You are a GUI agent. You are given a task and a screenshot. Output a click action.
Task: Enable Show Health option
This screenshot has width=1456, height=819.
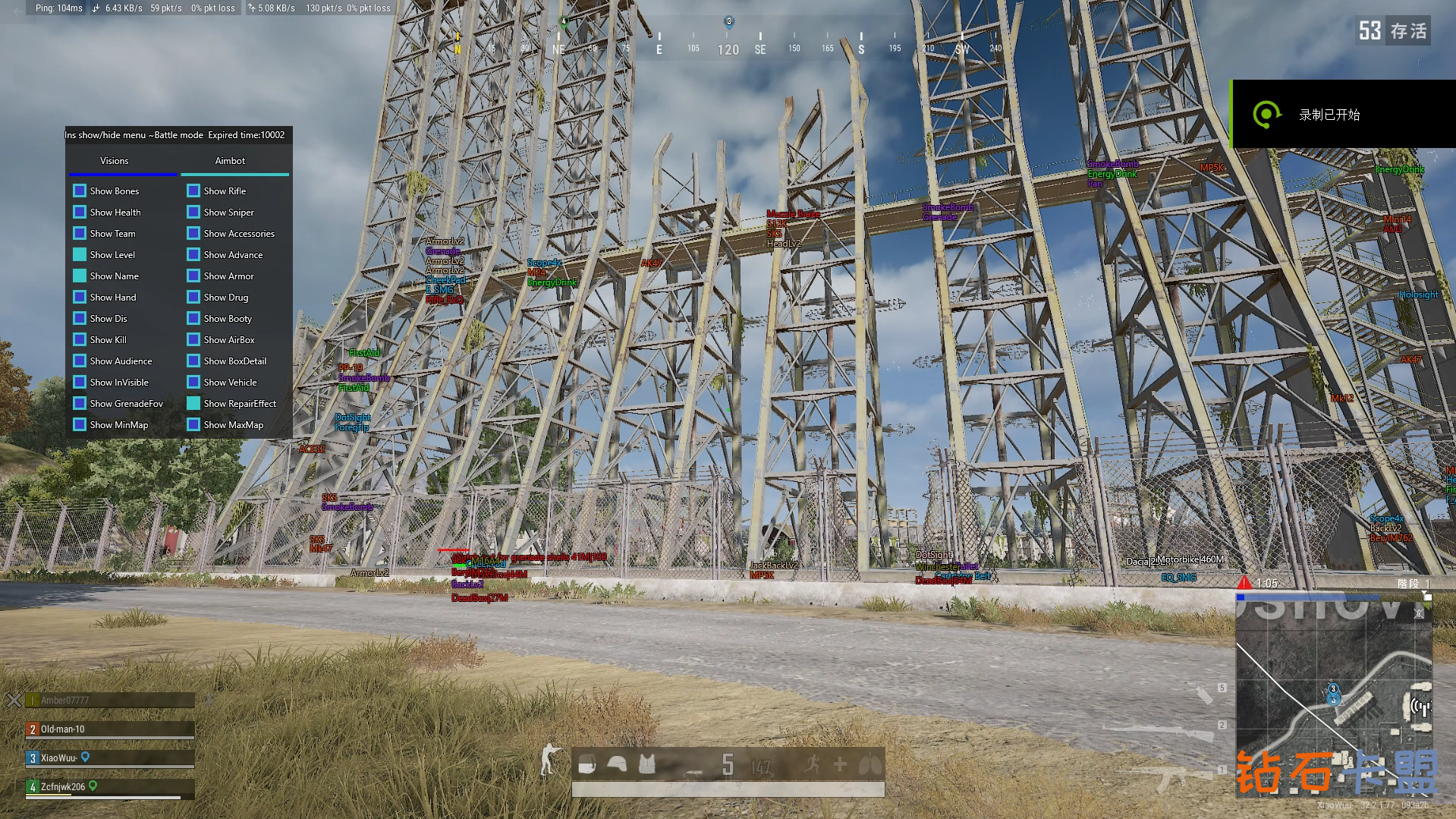pyautogui.click(x=80, y=212)
